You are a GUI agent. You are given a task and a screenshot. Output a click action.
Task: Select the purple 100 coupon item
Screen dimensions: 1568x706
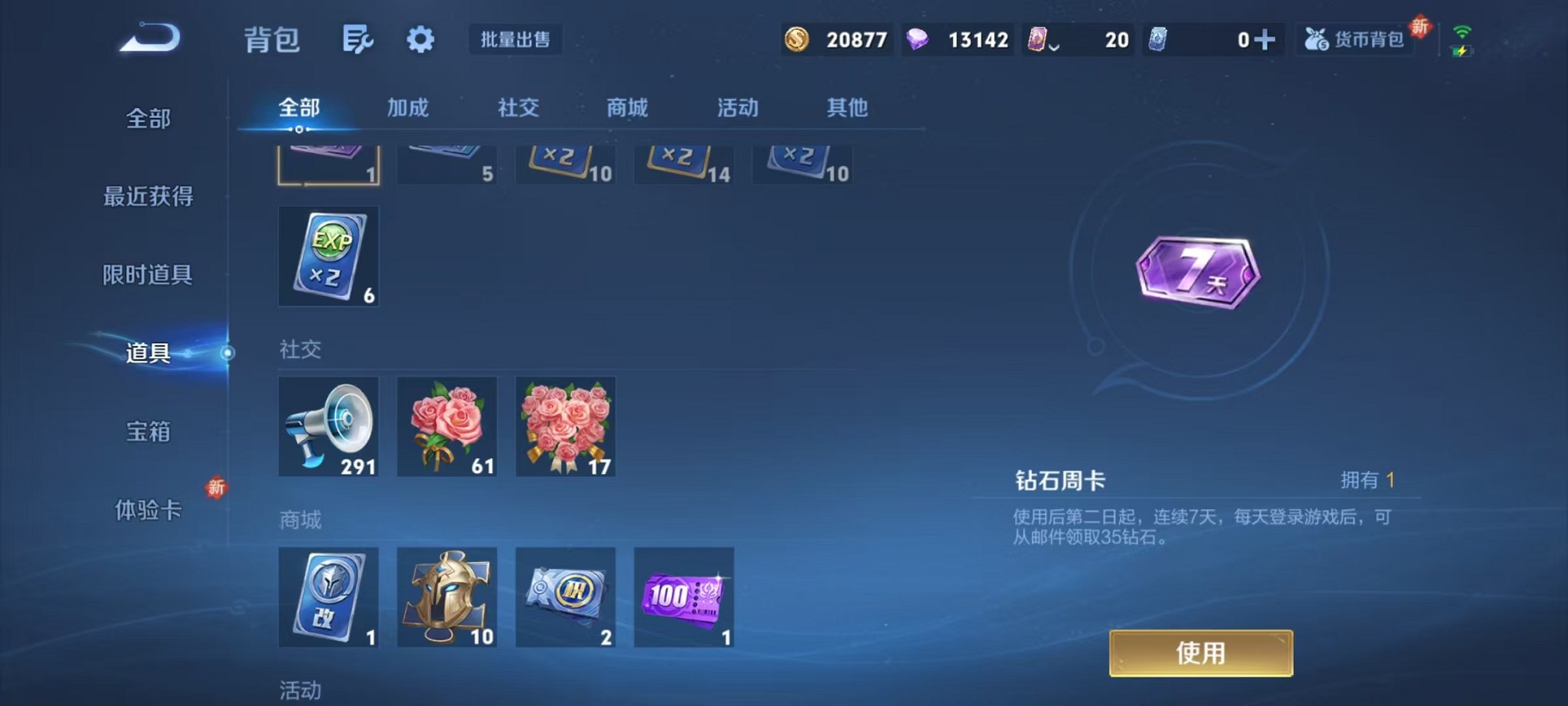[x=683, y=597]
